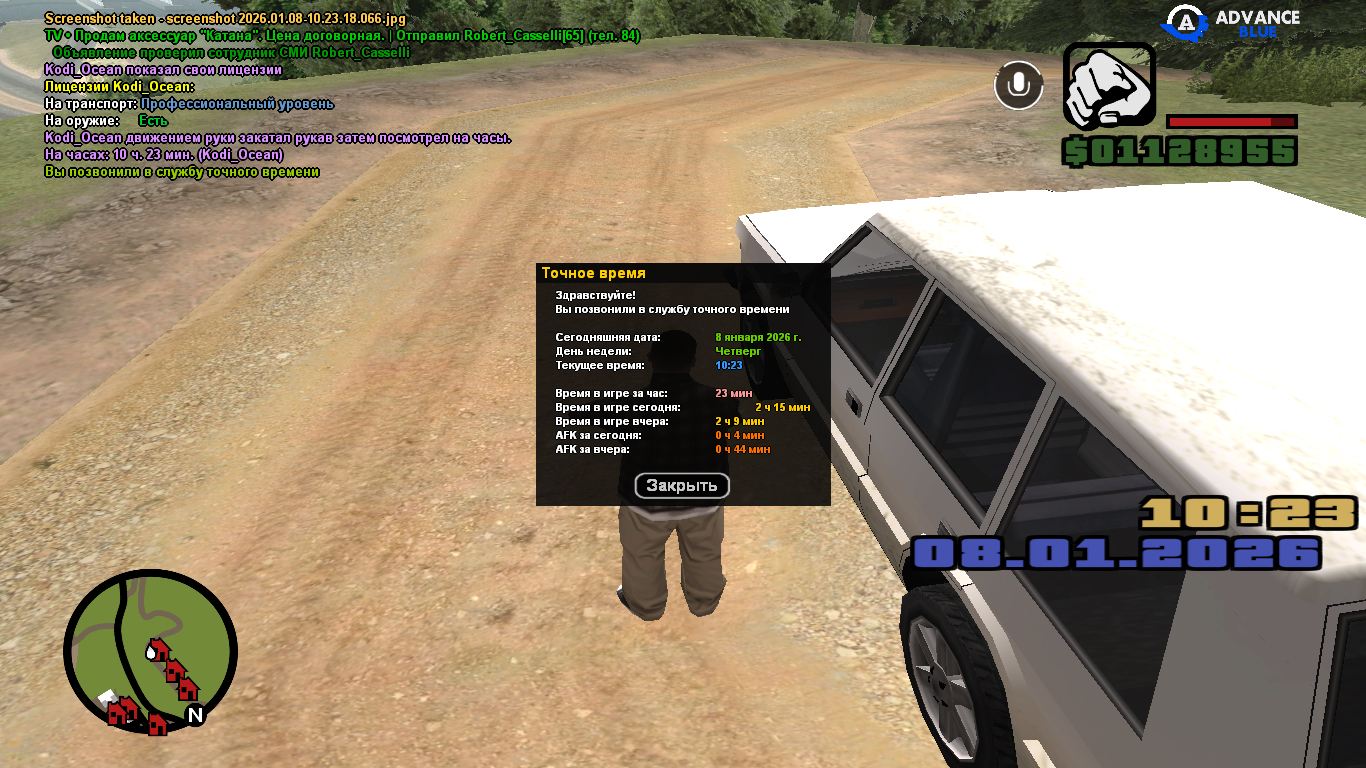
Task: Select the fist weapon icon
Action: (x=1109, y=86)
